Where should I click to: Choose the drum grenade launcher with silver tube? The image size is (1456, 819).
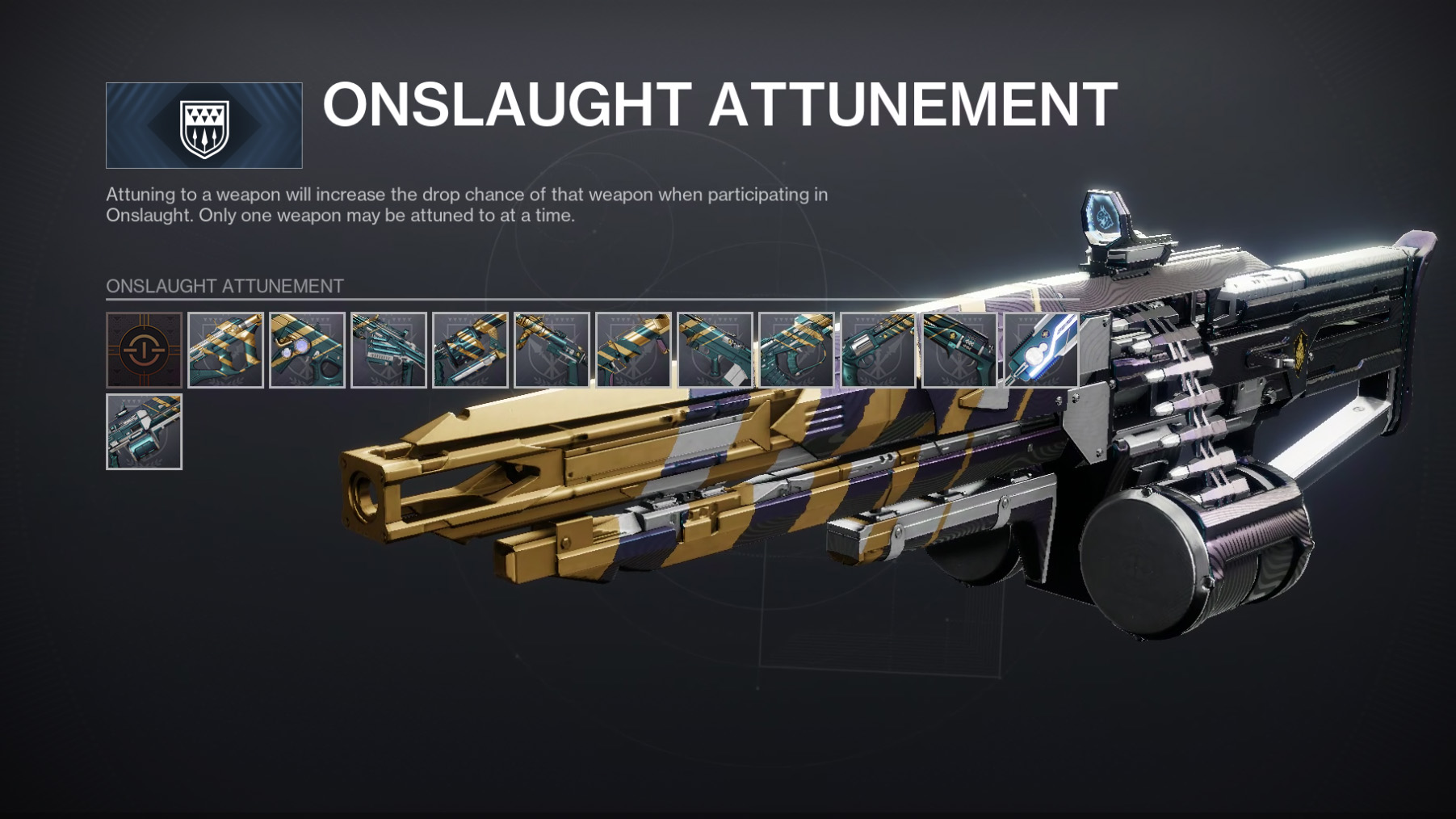point(470,350)
